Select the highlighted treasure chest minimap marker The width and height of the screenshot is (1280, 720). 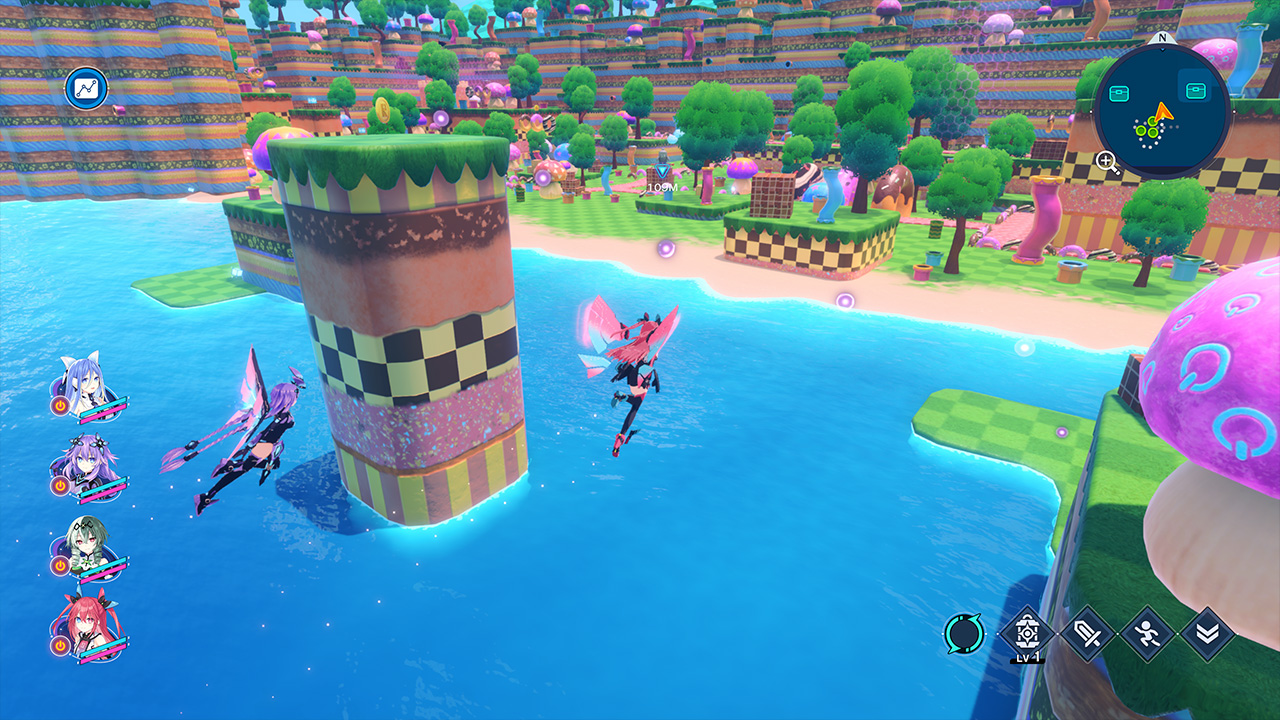pos(1193,90)
